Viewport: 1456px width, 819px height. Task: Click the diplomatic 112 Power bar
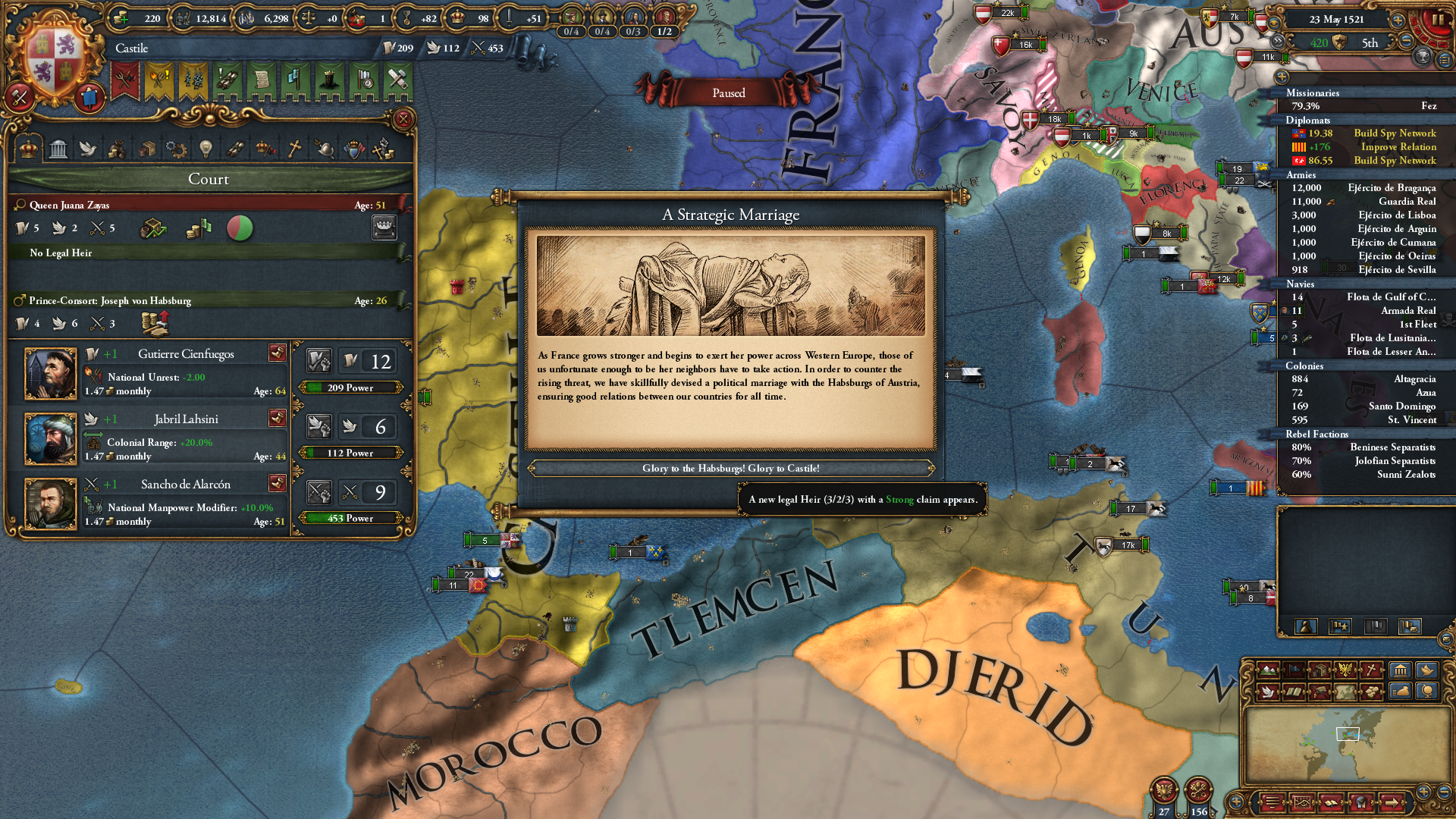(350, 453)
